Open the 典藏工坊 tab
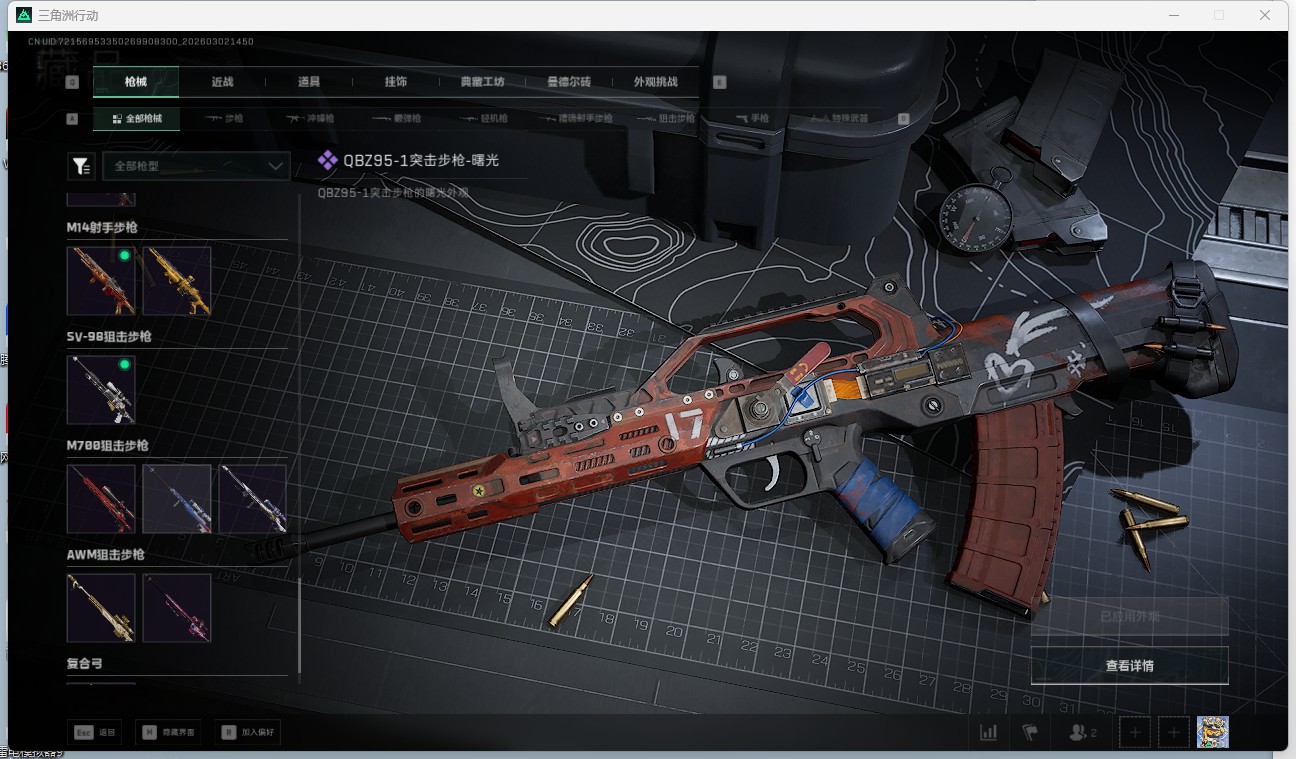The height and width of the screenshot is (759, 1296). [x=482, y=82]
